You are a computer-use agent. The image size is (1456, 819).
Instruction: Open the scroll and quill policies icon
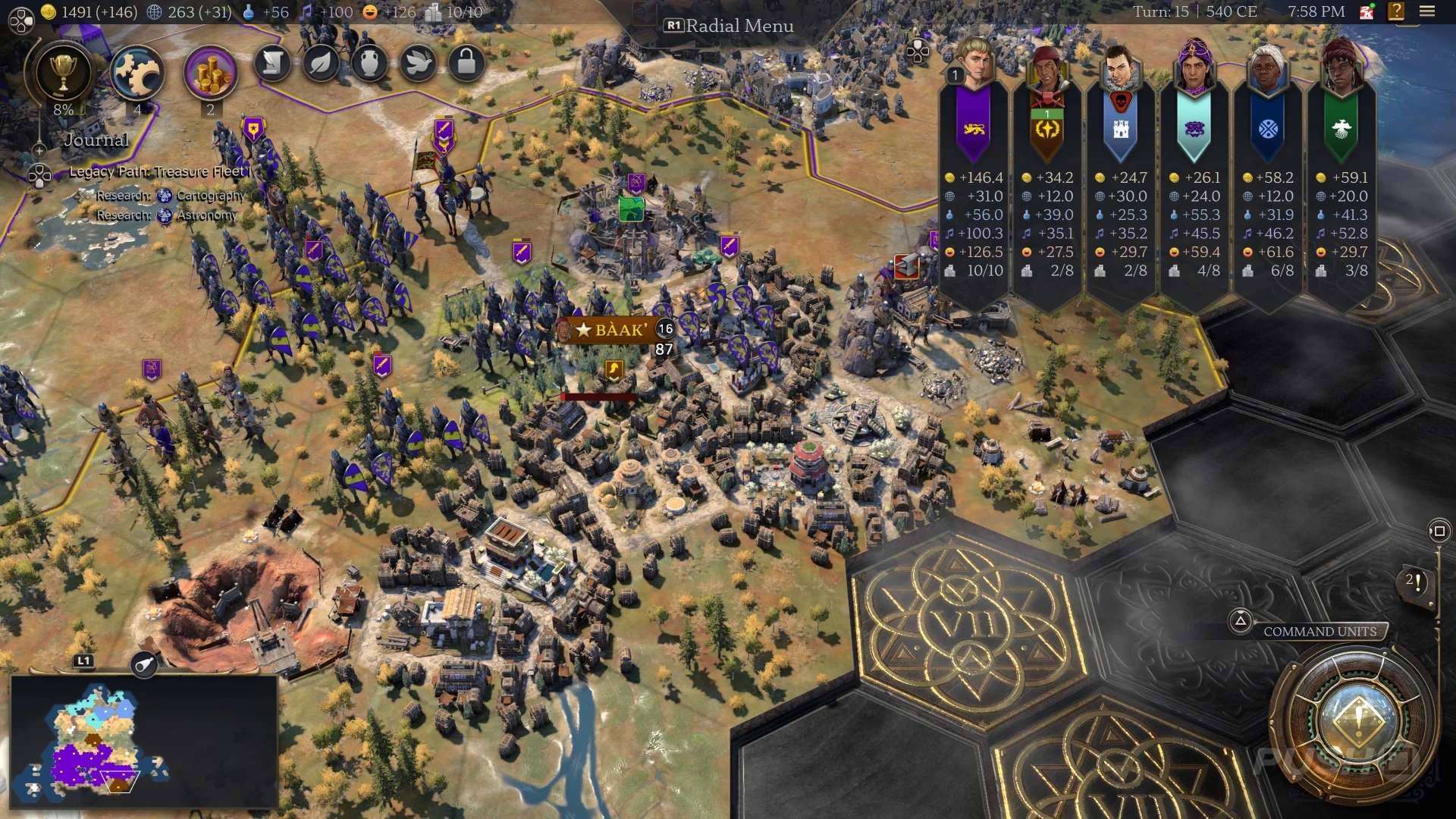click(273, 64)
